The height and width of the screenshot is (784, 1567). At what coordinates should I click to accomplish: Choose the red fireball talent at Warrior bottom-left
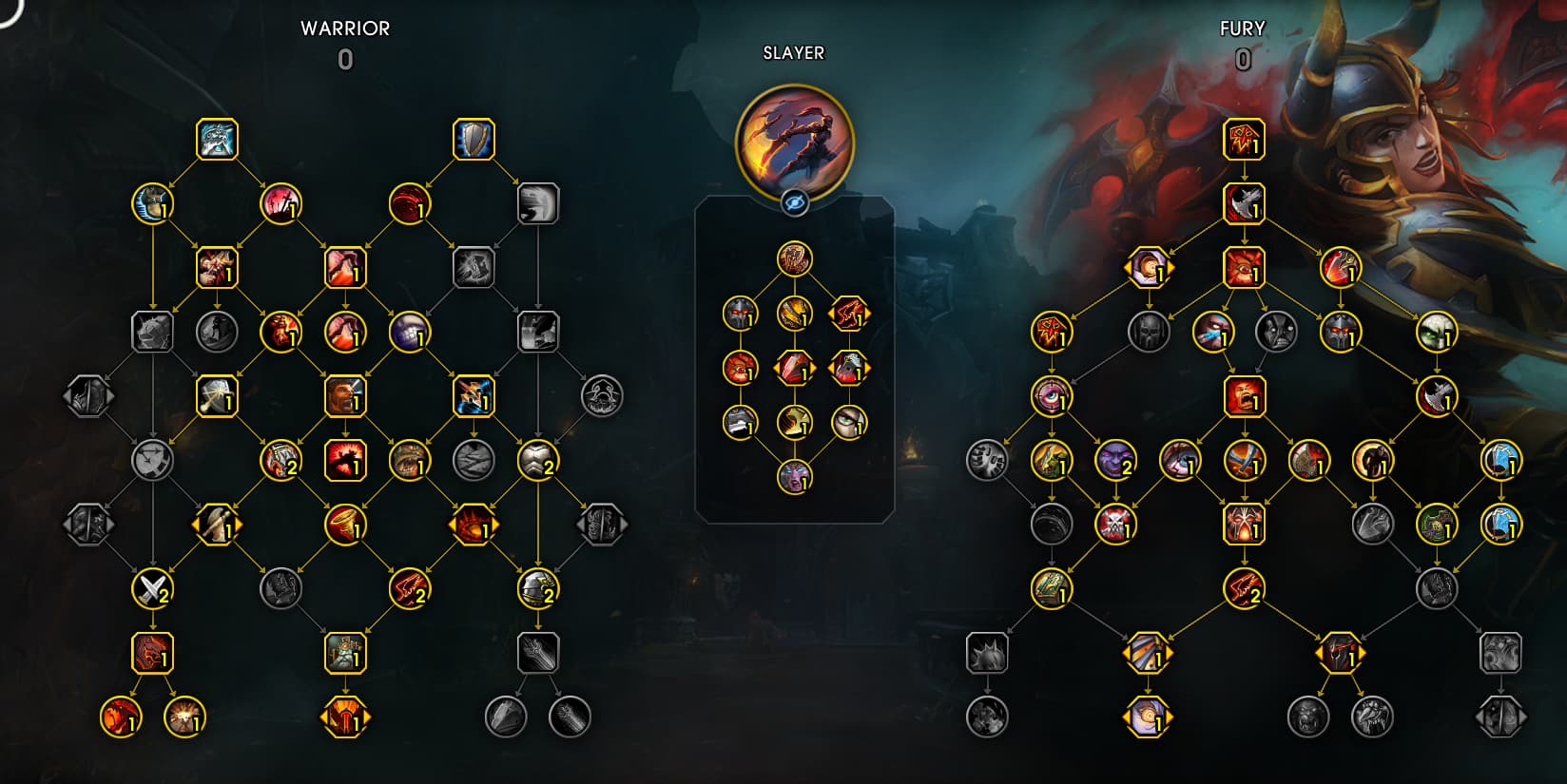pyautogui.click(x=121, y=717)
